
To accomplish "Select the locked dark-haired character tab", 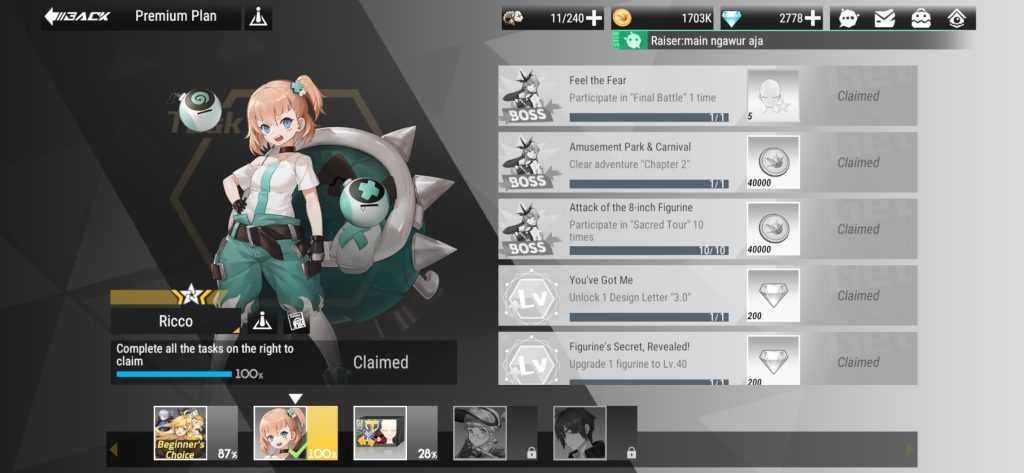I will pos(581,433).
